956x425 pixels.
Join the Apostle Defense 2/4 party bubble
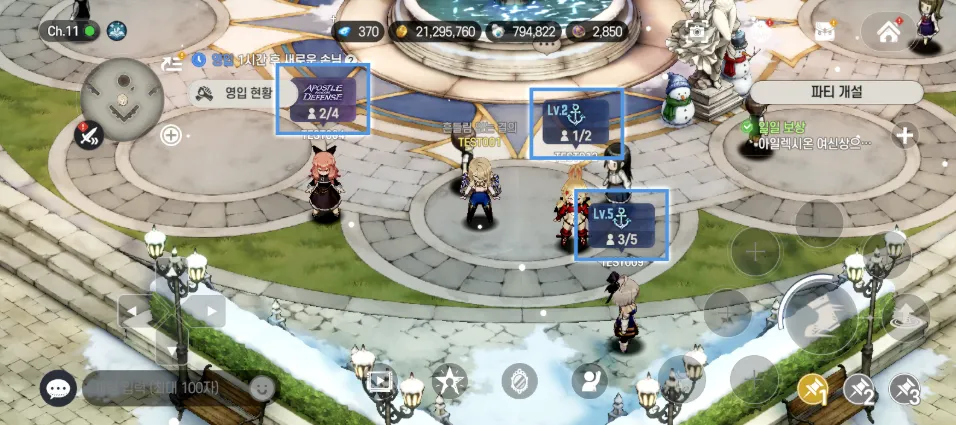pyautogui.click(x=323, y=100)
